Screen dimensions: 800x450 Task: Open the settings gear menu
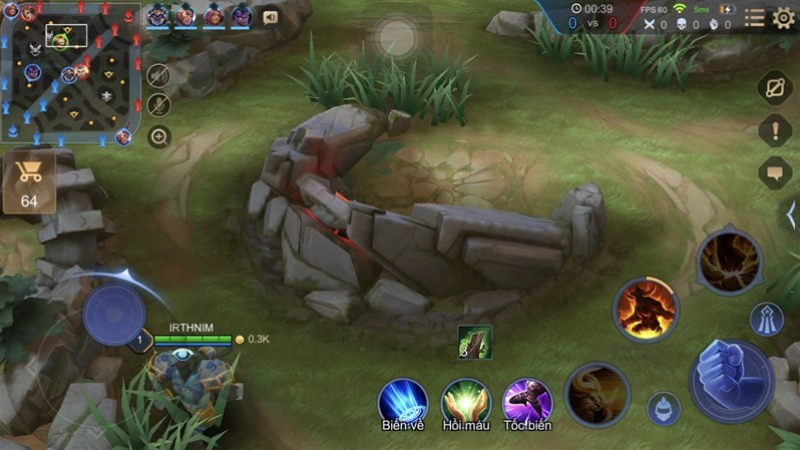point(783,17)
